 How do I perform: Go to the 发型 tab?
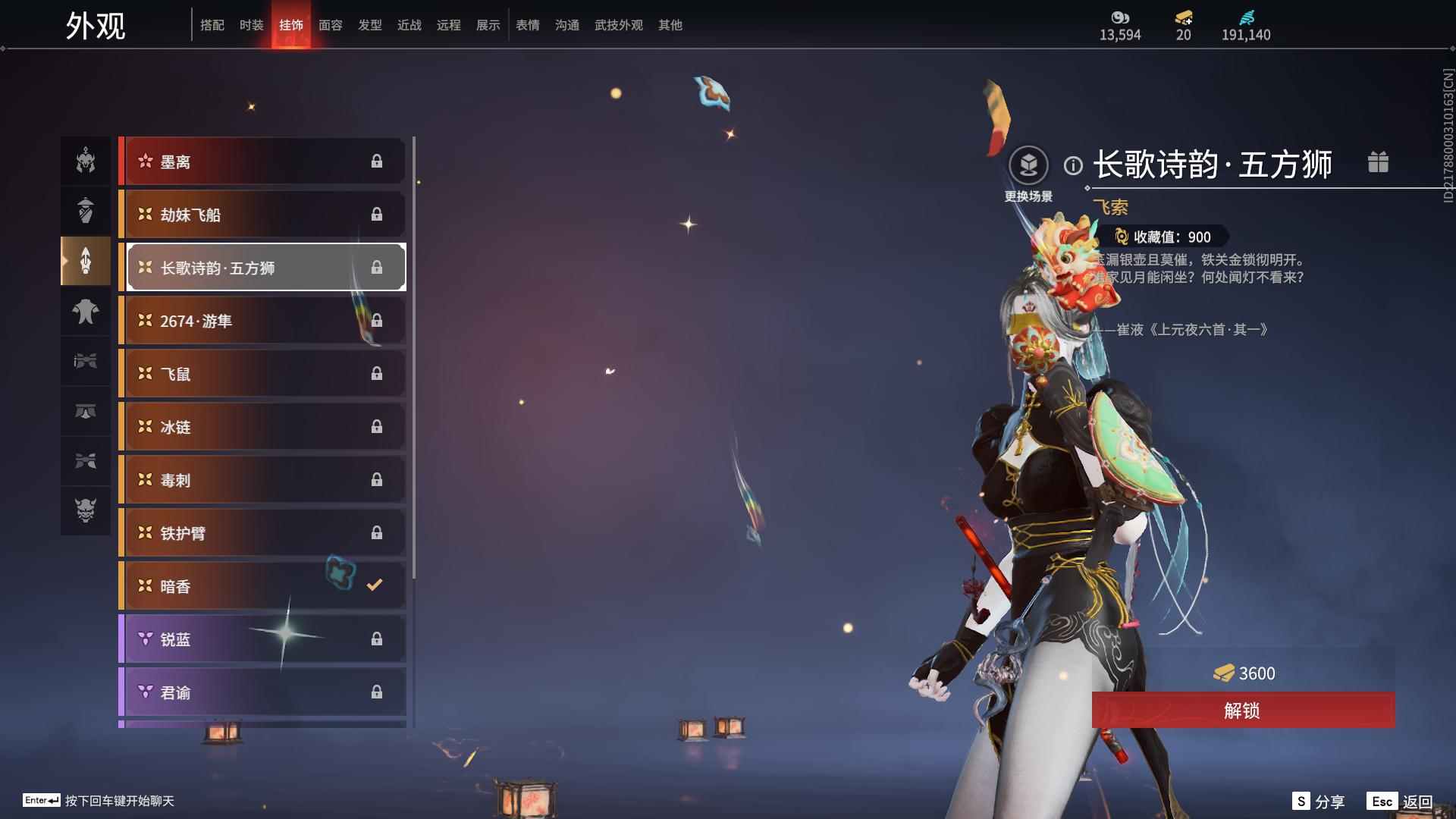369,25
